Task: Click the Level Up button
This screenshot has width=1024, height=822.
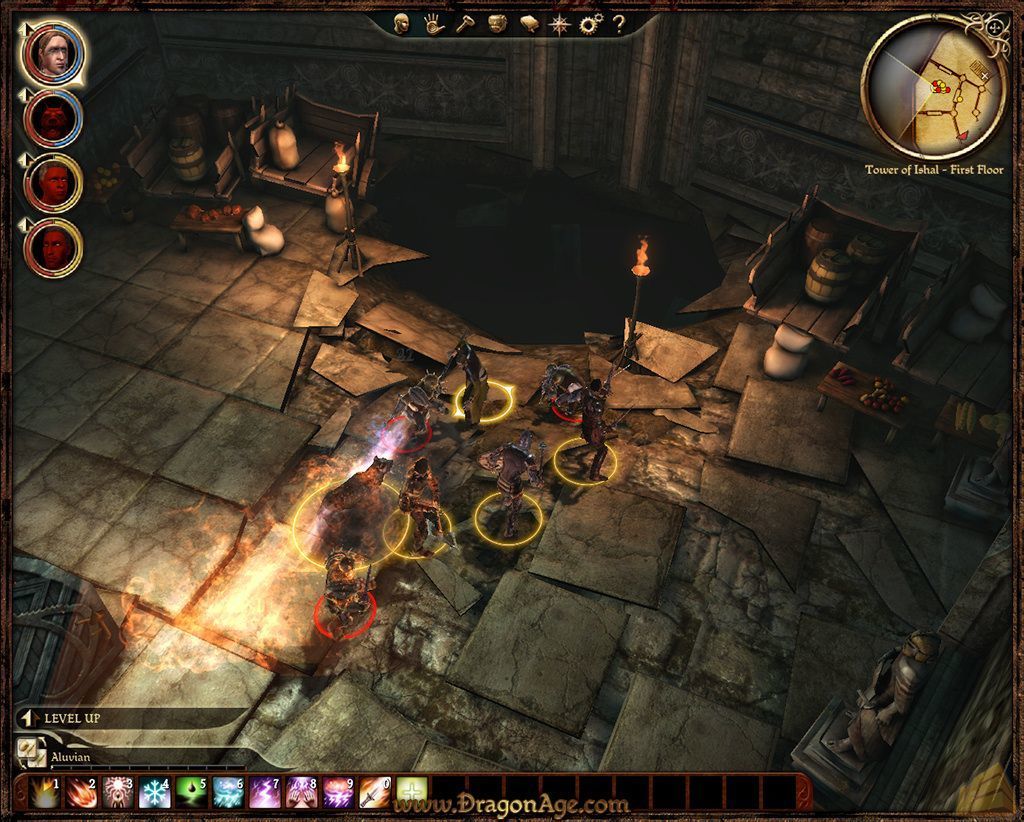Action: 72,718
